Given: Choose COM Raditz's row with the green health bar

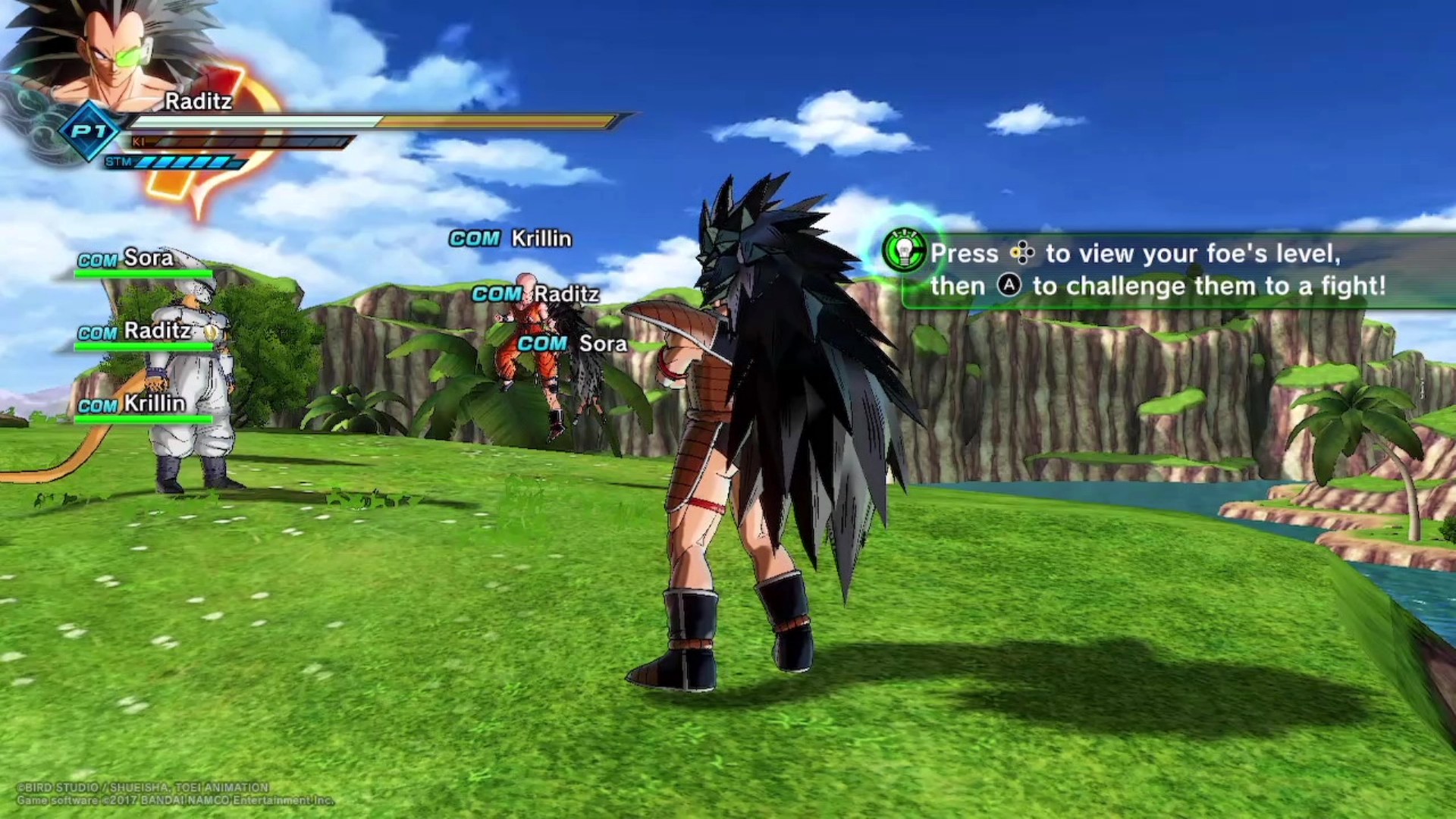Looking at the screenshot, I should pos(144,334).
